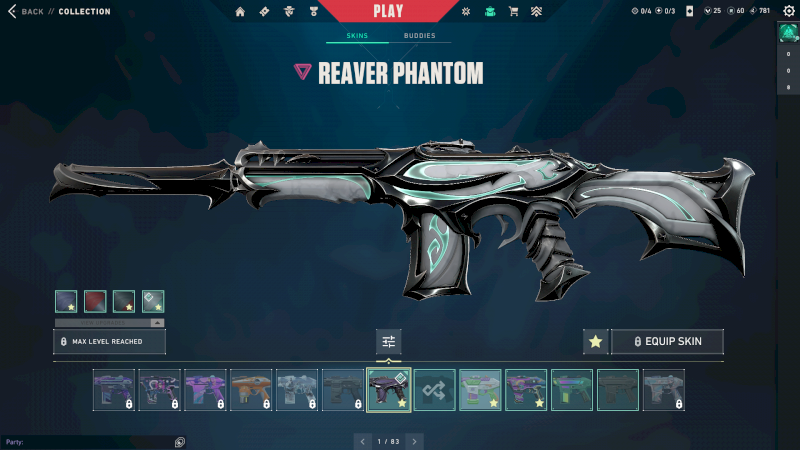Open the home screen icon

point(240,12)
